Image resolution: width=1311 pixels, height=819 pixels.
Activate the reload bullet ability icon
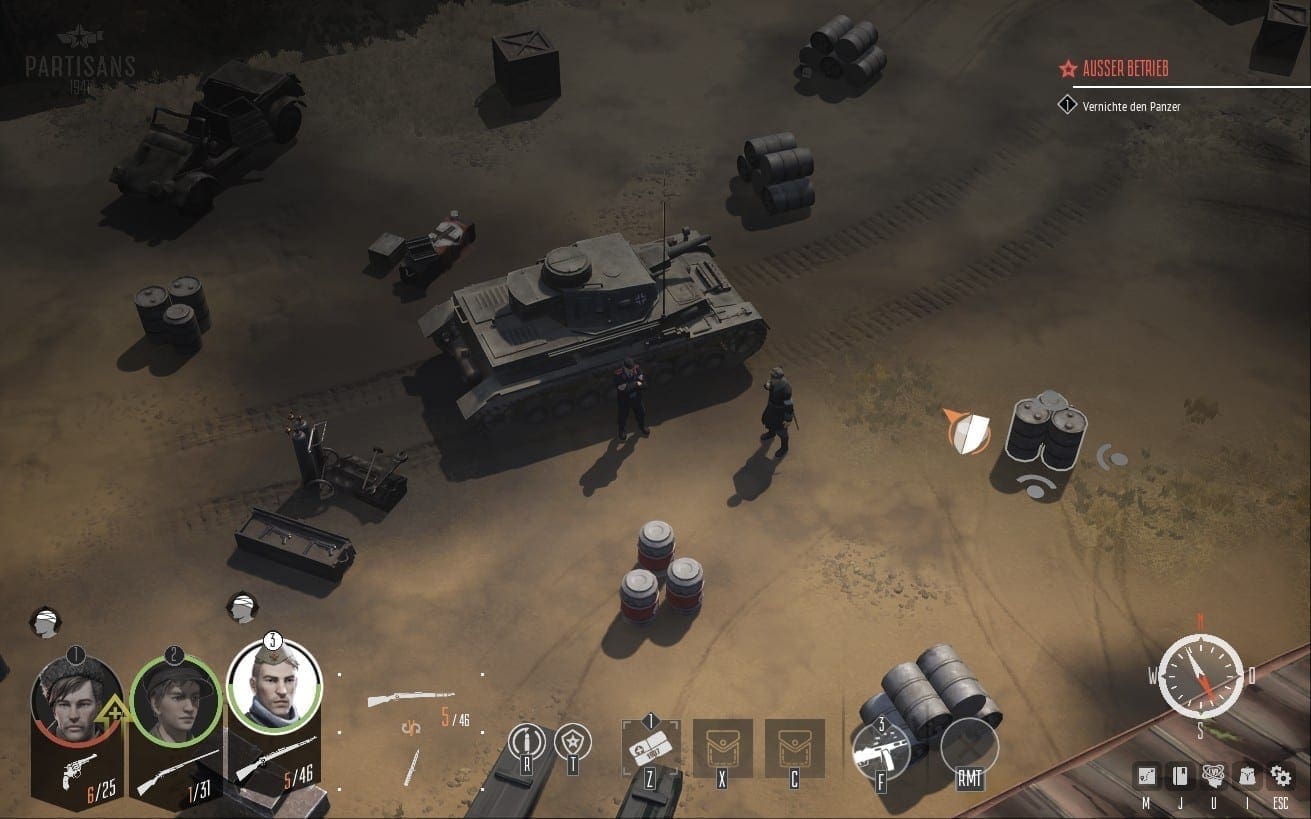pyautogui.click(x=526, y=743)
